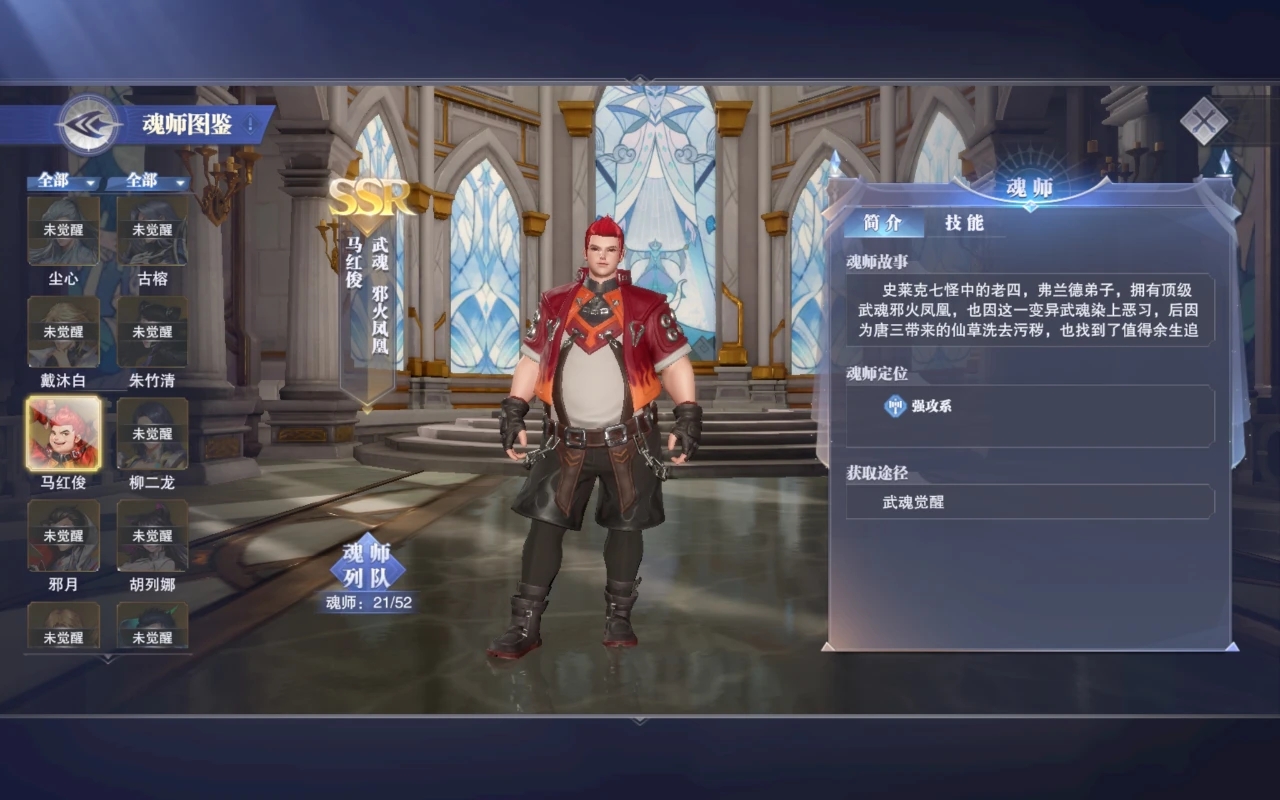This screenshot has height=800, width=1280.
Task: Select the 简介 introduction tab
Action: point(884,222)
